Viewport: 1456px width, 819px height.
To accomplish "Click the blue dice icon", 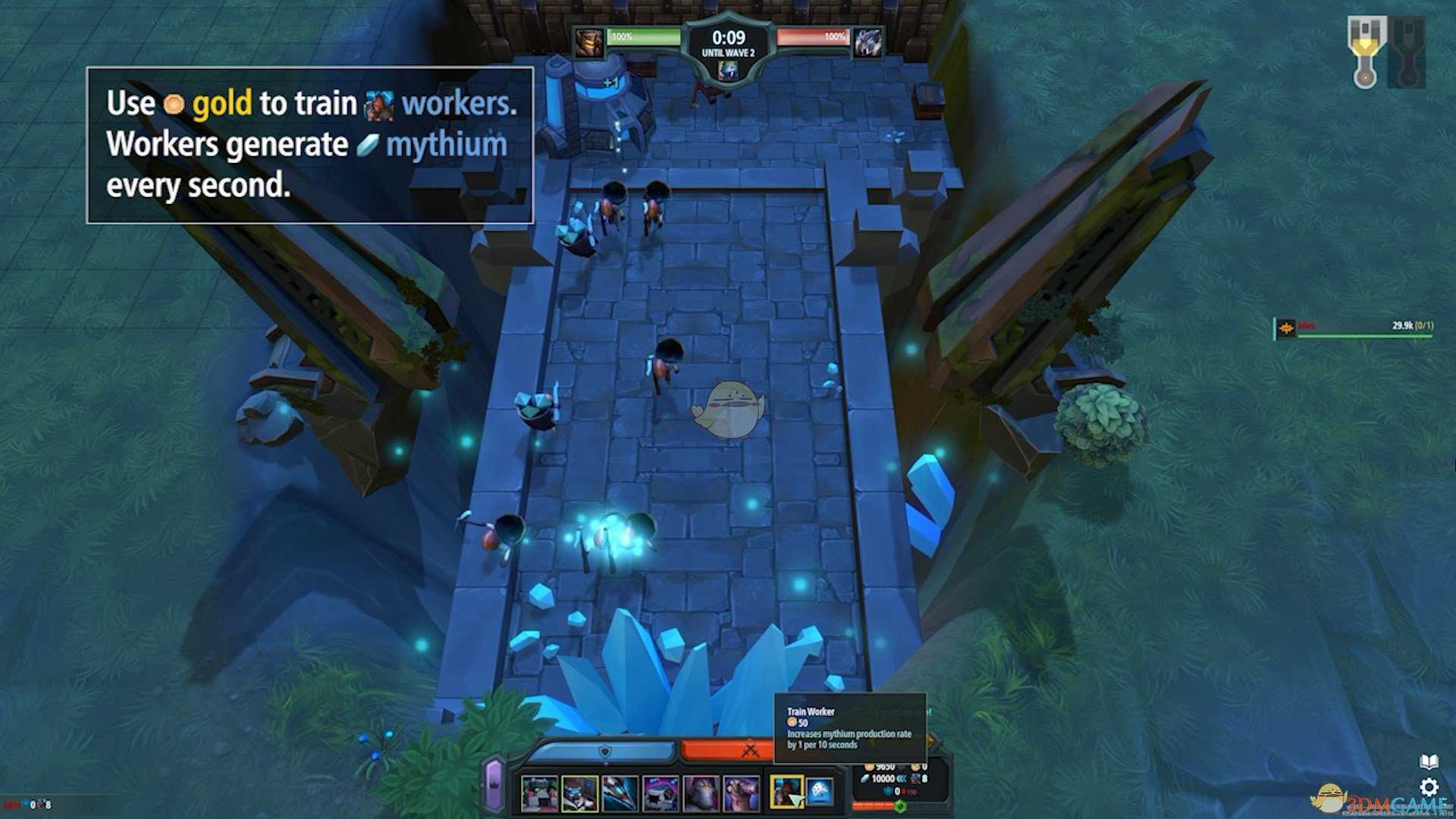I will 819,792.
